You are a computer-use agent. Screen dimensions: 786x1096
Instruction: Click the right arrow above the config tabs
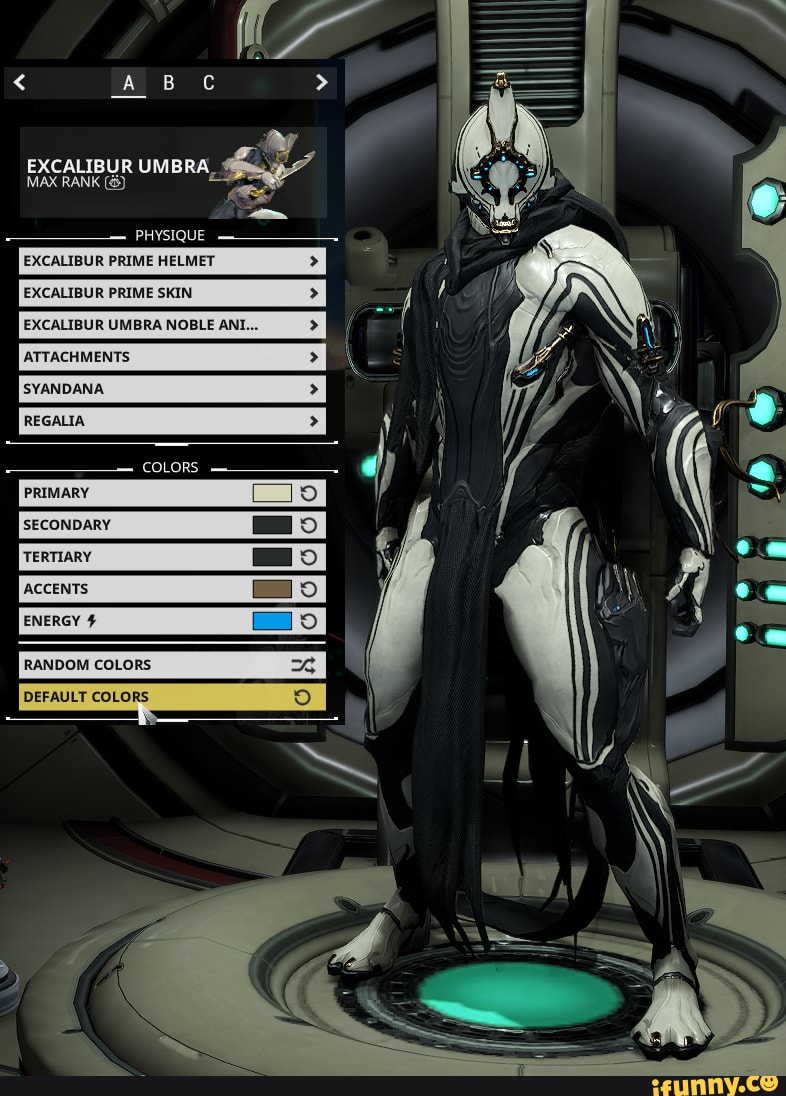click(x=321, y=83)
